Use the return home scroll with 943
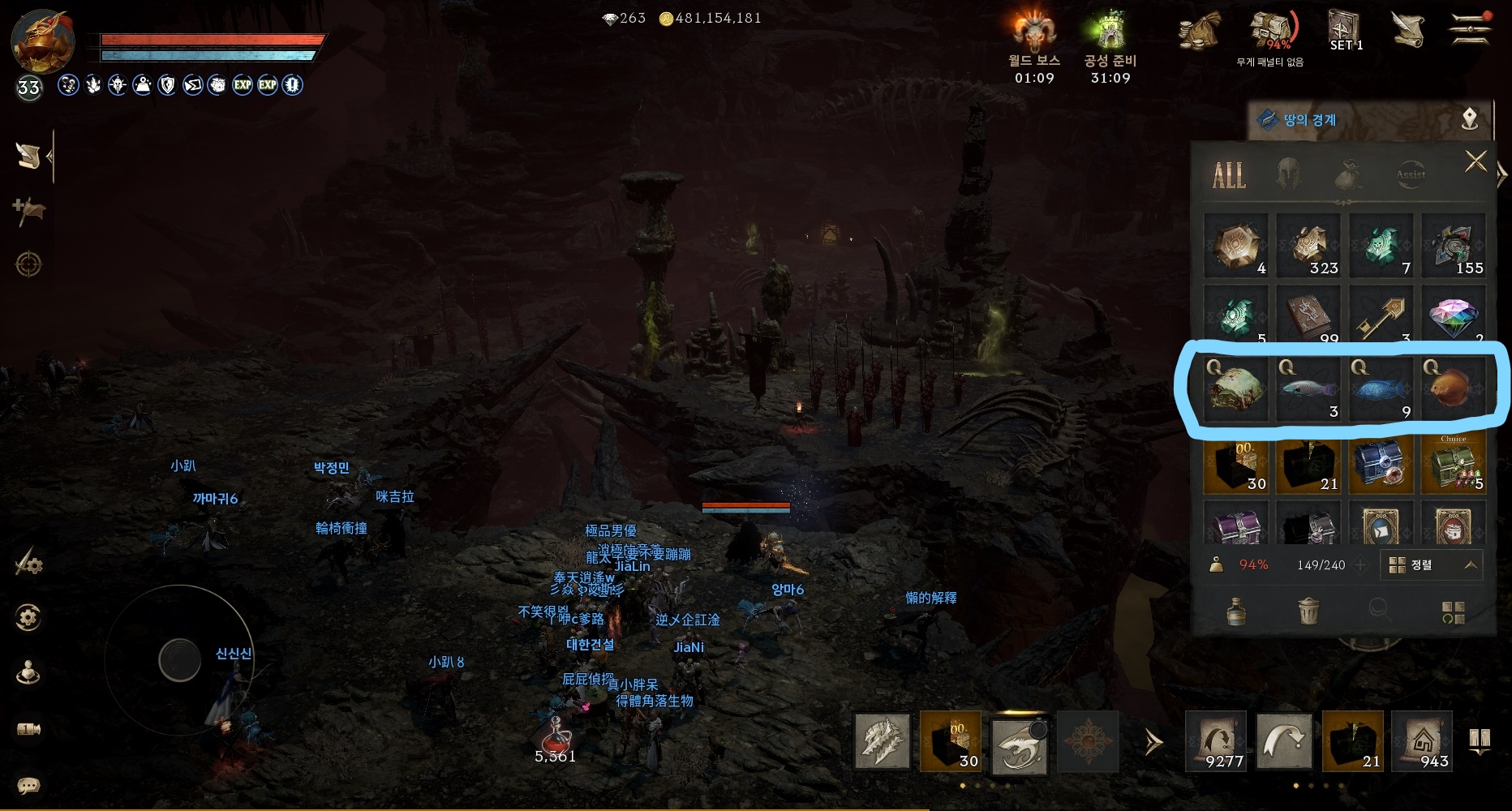1512x811 pixels. point(1420,740)
